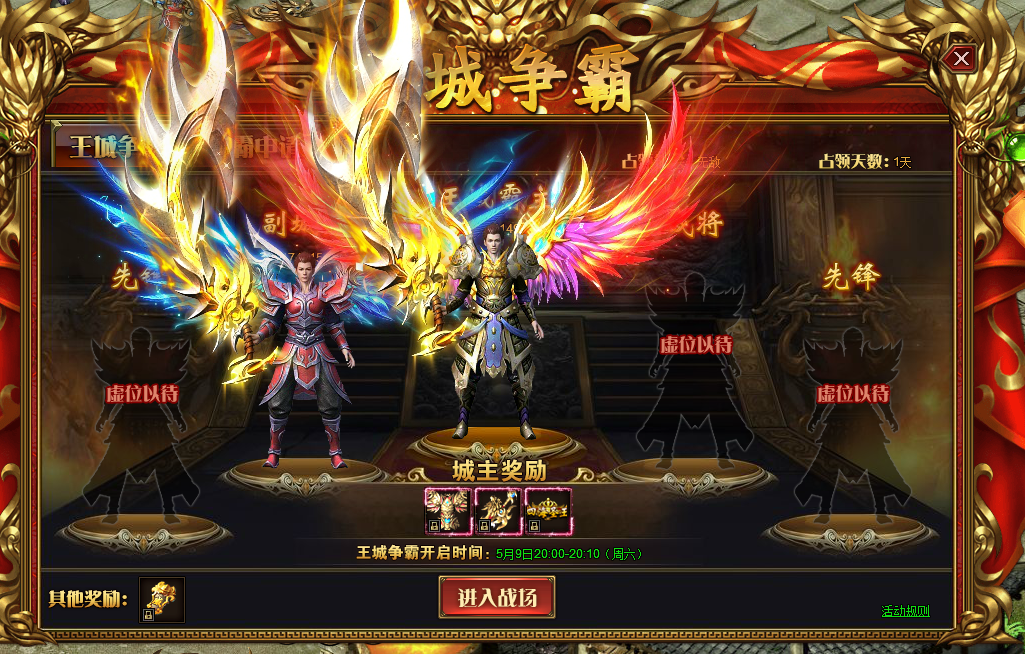Close the 王城争霸 window
This screenshot has width=1025, height=654.
click(x=961, y=59)
